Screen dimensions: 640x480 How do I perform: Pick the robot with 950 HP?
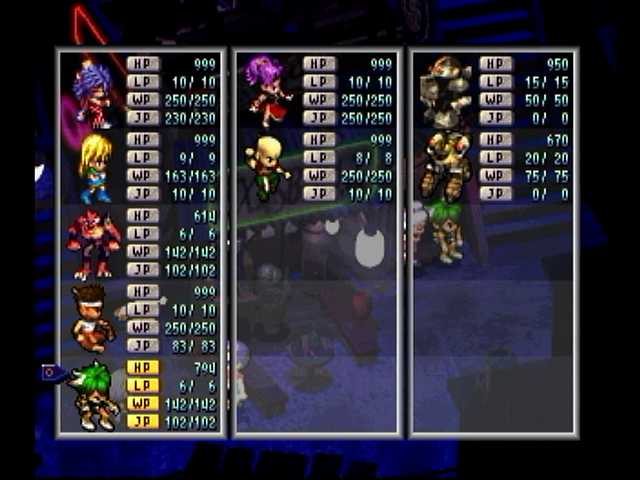point(445,91)
